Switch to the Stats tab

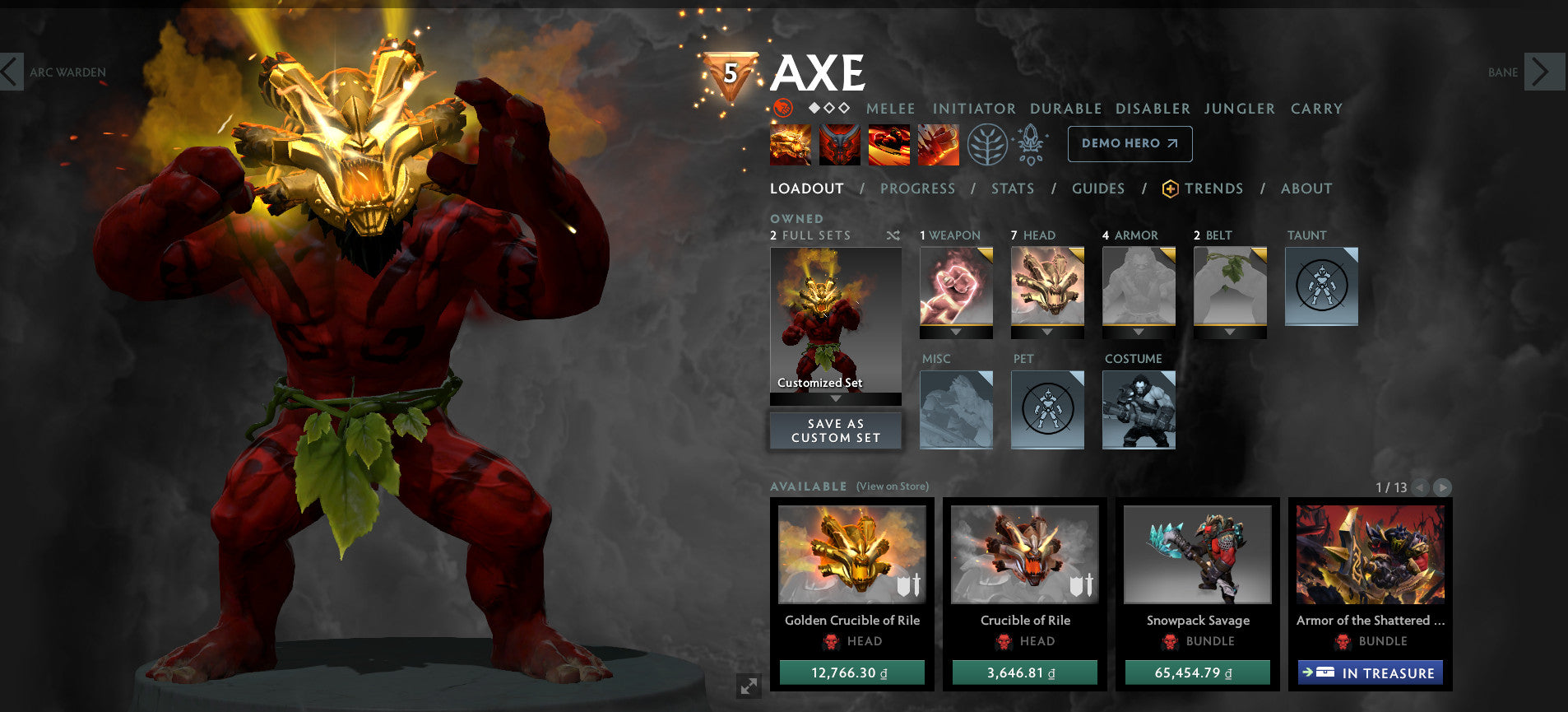point(1012,188)
